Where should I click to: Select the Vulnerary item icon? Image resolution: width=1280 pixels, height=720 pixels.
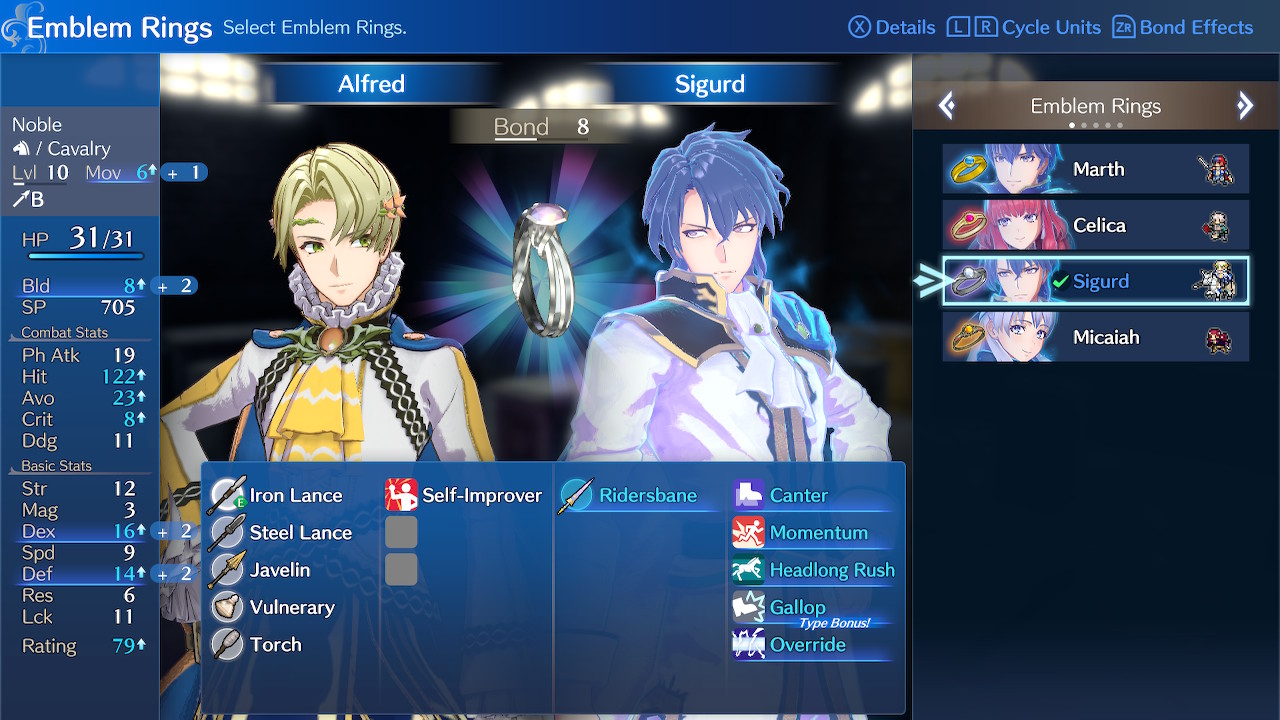tap(230, 607)
